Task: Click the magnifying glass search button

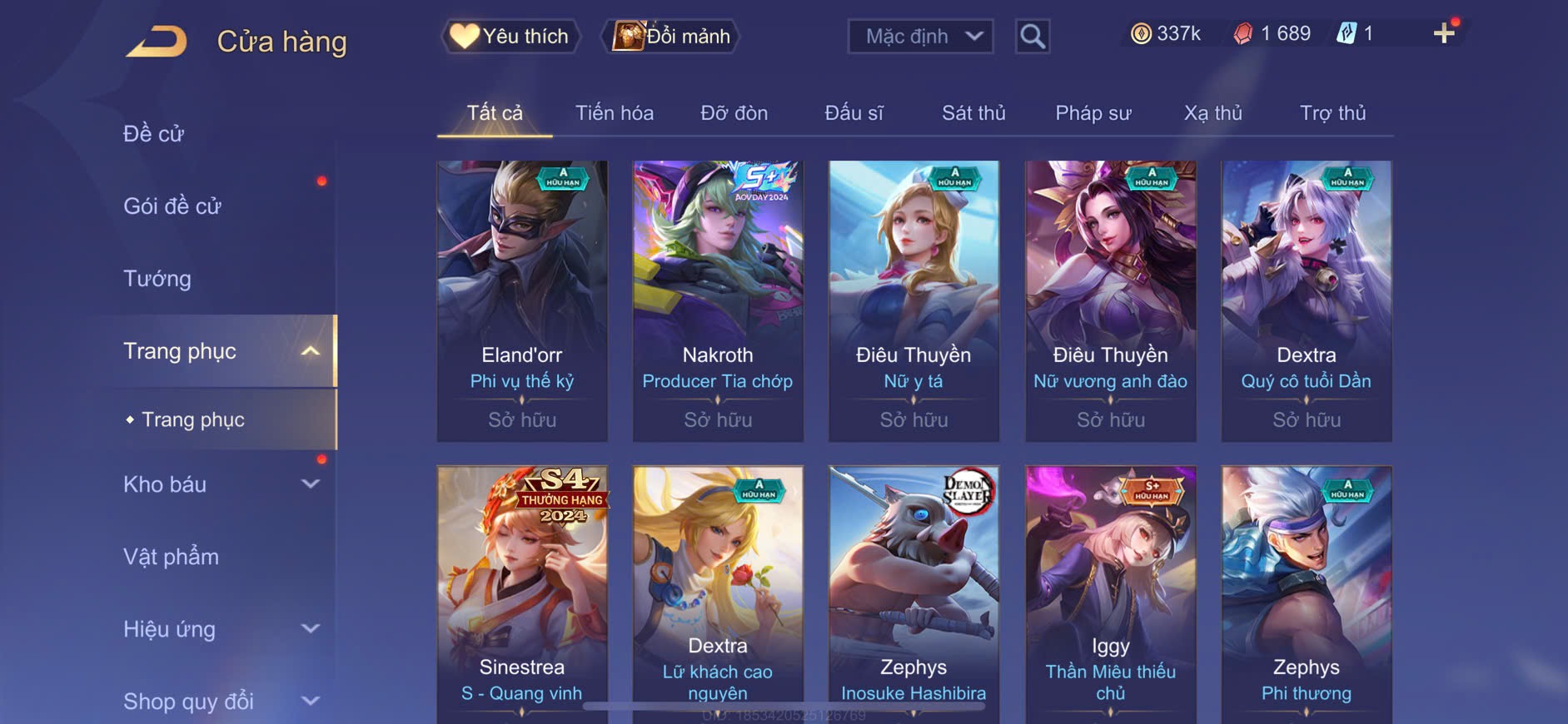Action: pos(1033,37)
